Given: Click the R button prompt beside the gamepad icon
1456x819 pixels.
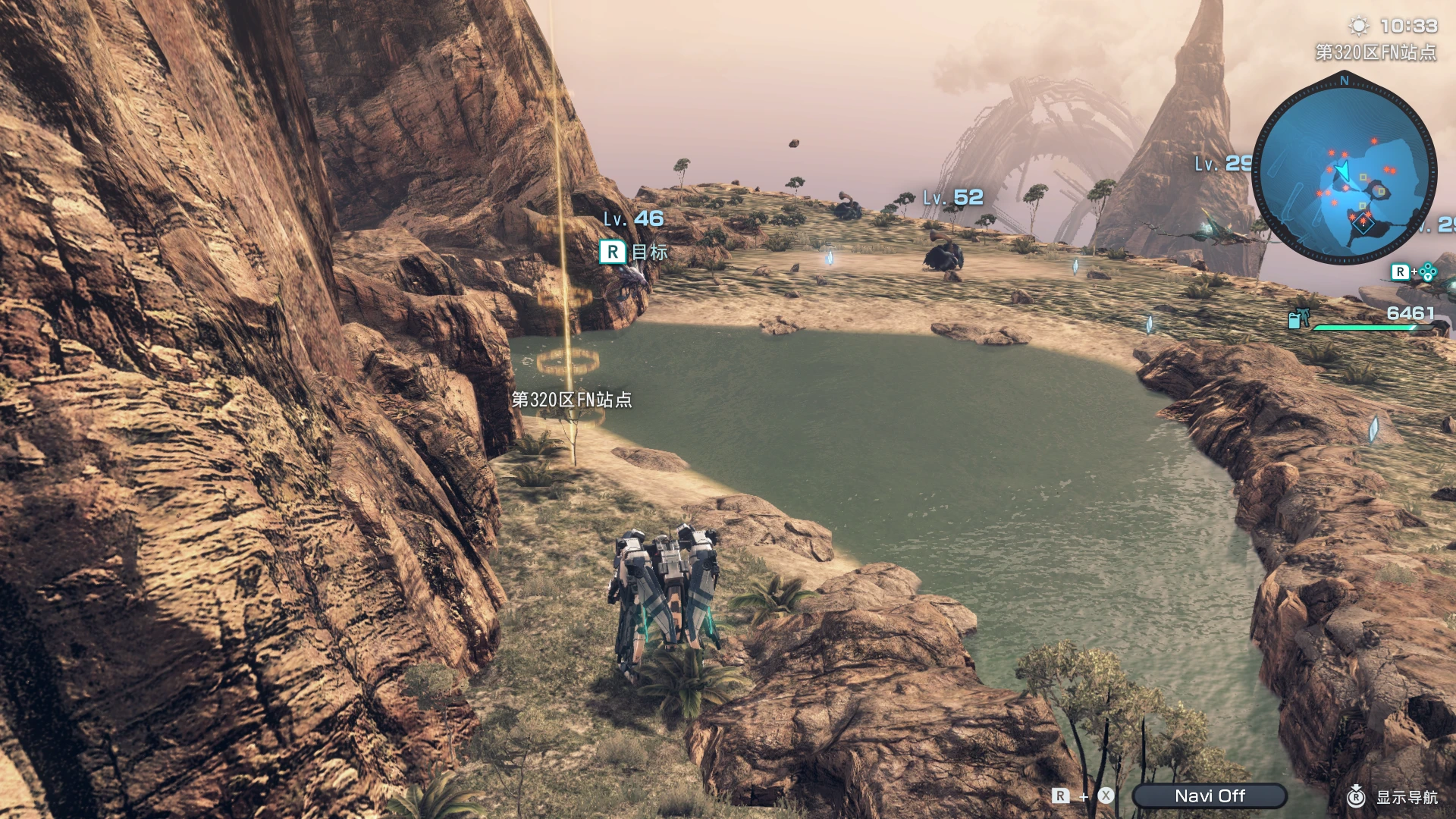Looking at the screenshot, I should click(x=1401, y=271).
